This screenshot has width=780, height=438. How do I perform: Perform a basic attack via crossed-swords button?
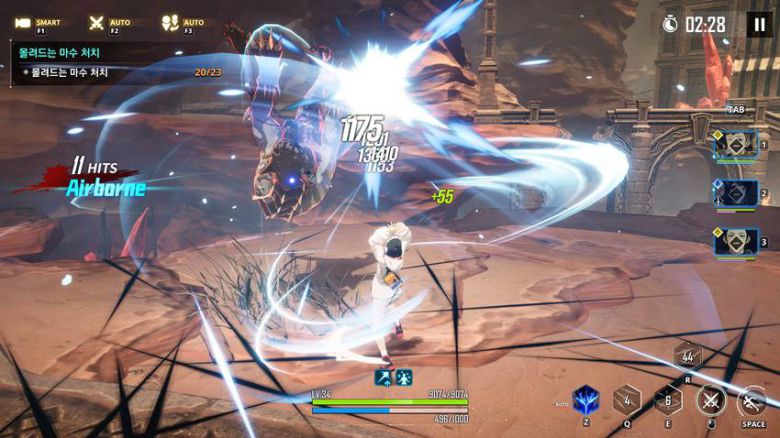click(711, 400)
